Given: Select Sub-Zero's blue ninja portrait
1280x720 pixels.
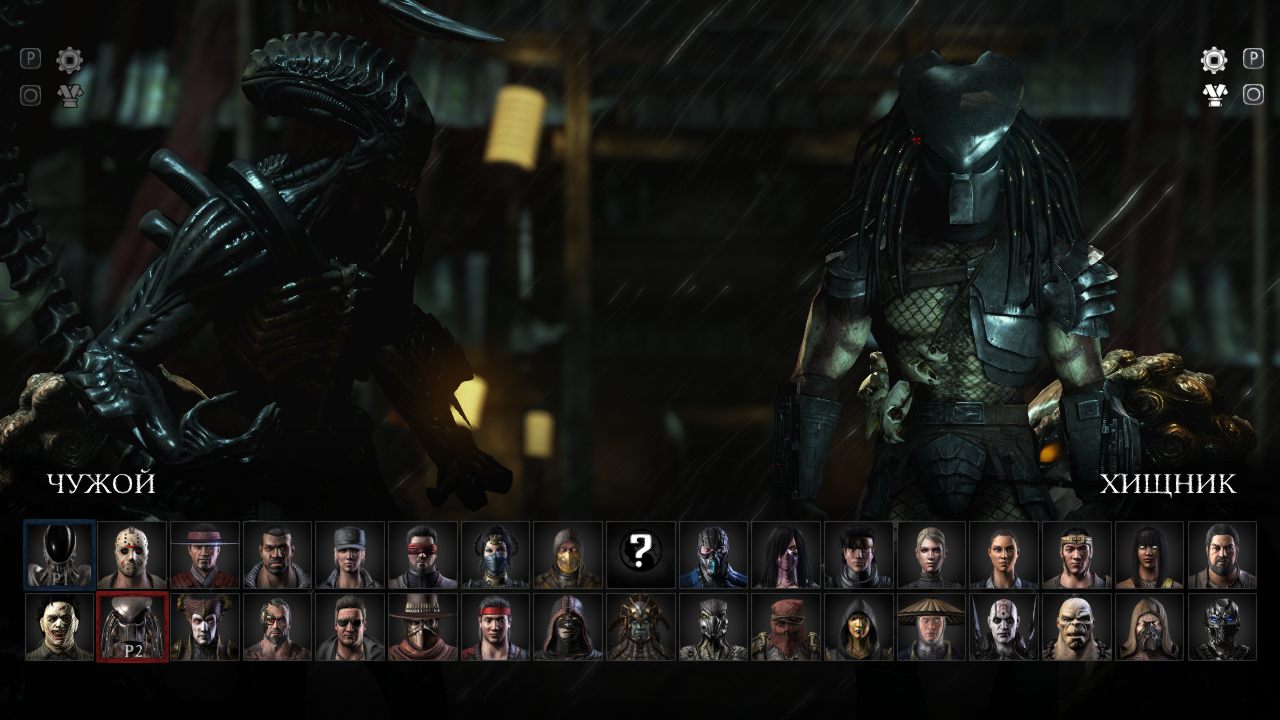Looking at the screenshot, I should point(714,554).
